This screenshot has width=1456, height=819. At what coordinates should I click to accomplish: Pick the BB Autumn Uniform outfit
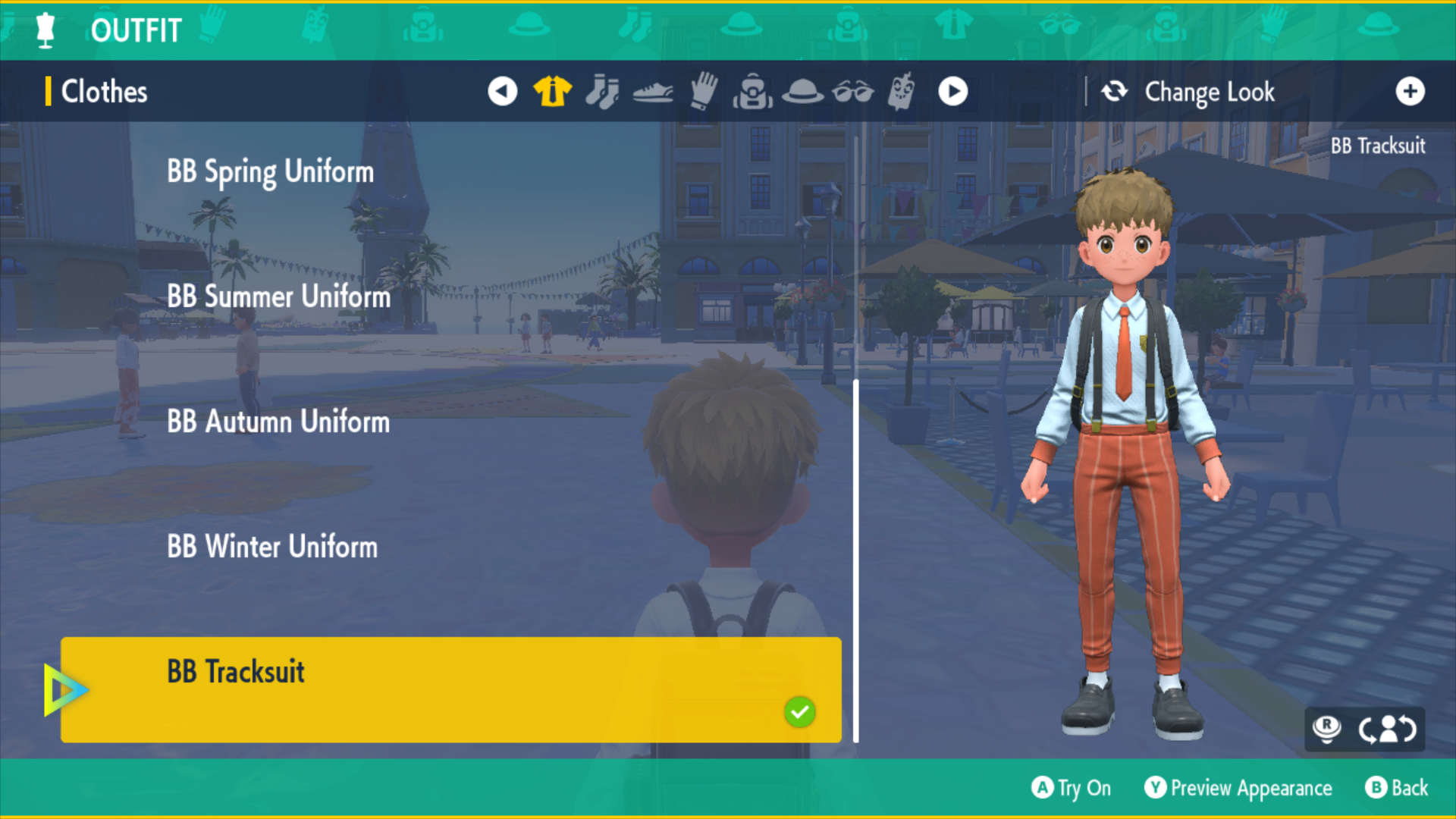tap(278, 422)
